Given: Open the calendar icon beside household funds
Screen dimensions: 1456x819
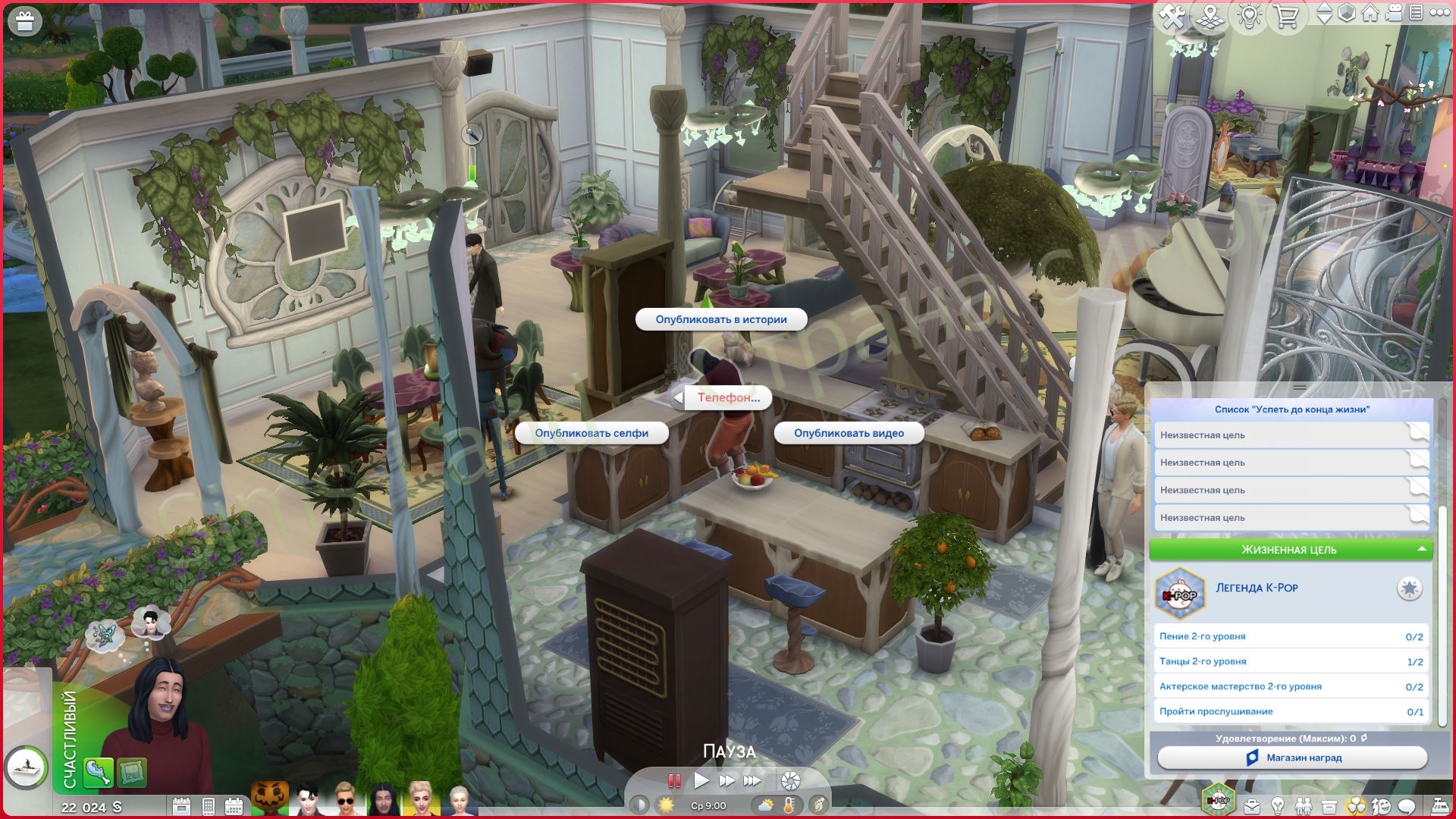Looking at the screenshot, I should (x=182, y=805).
